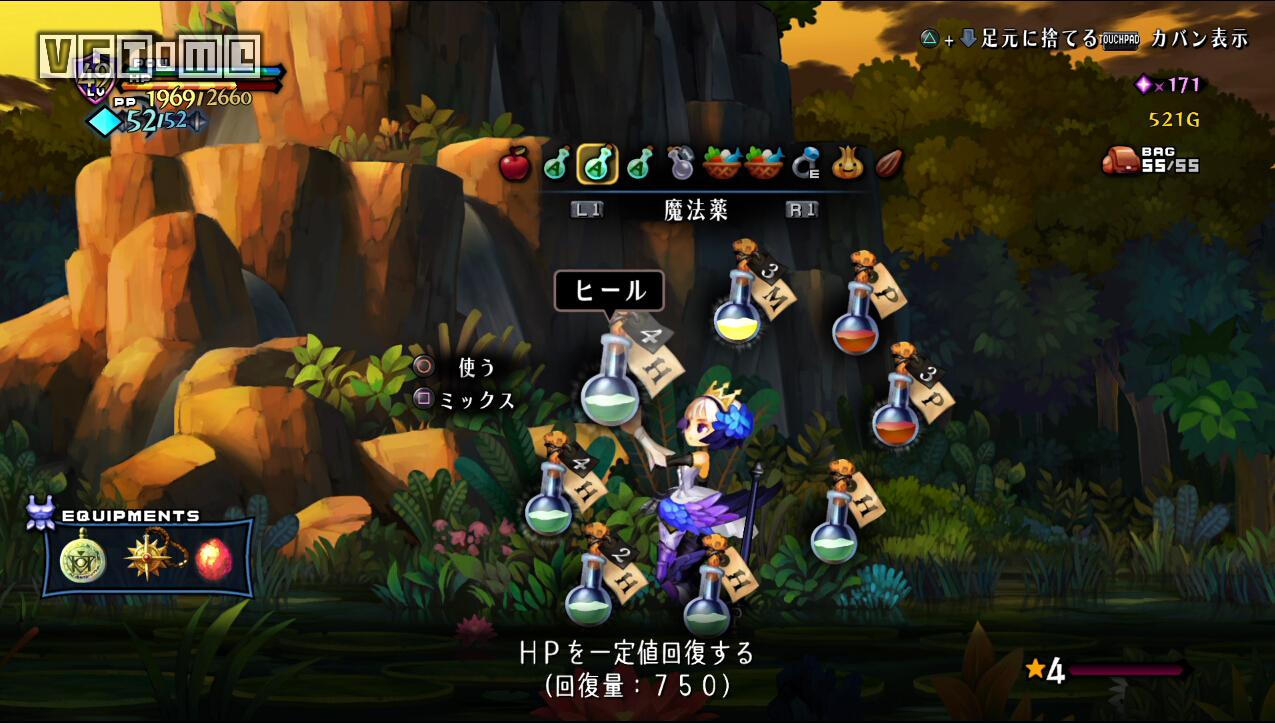This screenshot has width=1275, height=723.
Task: Select the red apple category icon
Action: 514,164
